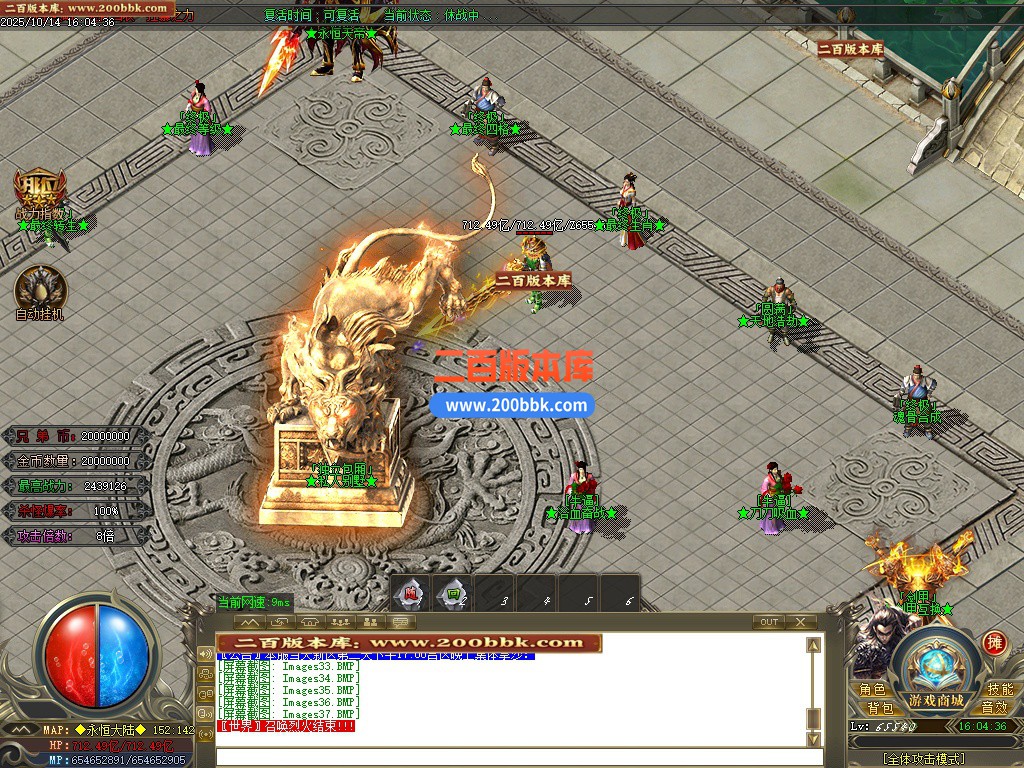
Task: Open the 游戏商城 game shop orb
Action: (936, 672)
